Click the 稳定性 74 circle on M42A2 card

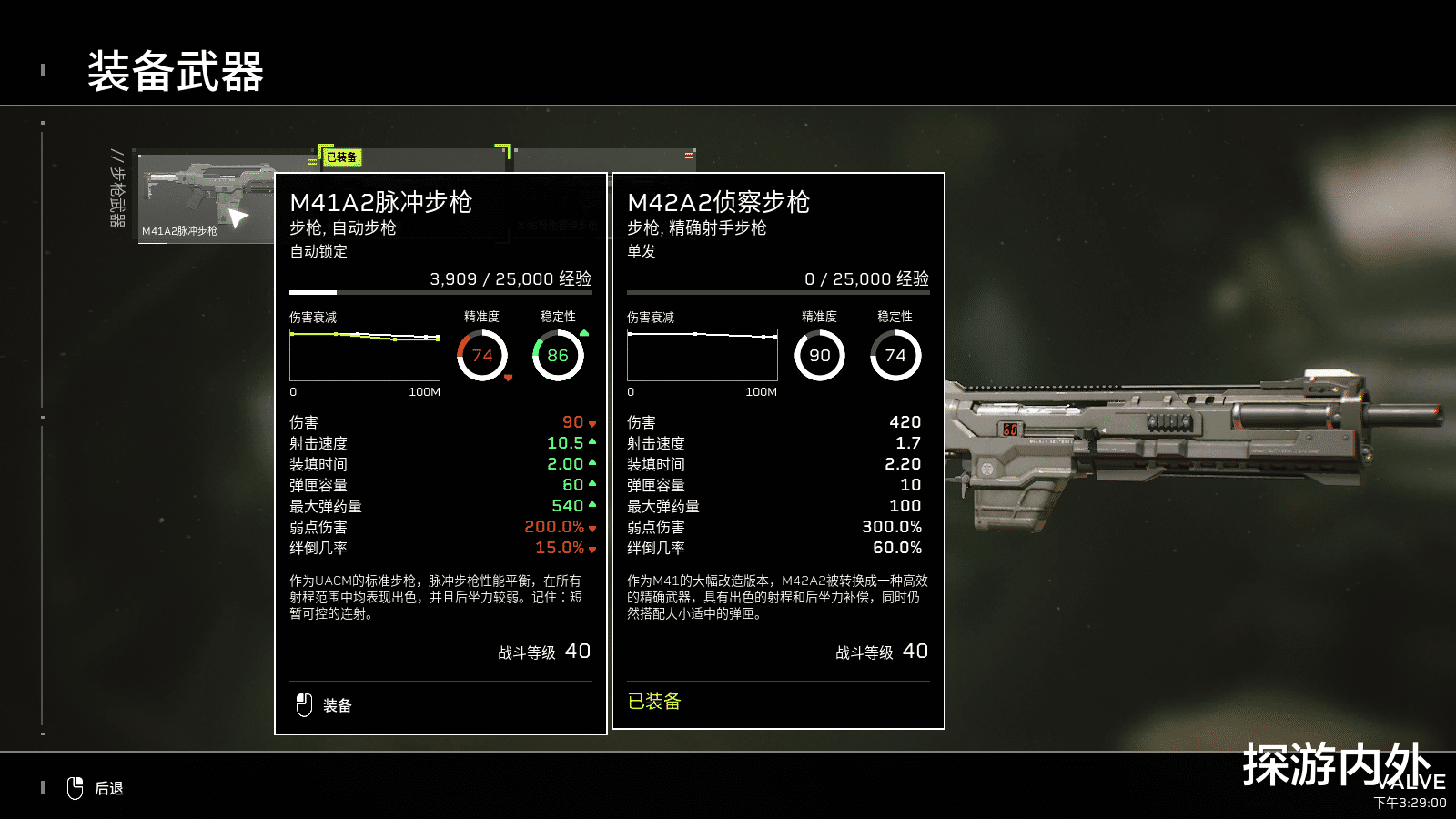(x=896, y=356)
